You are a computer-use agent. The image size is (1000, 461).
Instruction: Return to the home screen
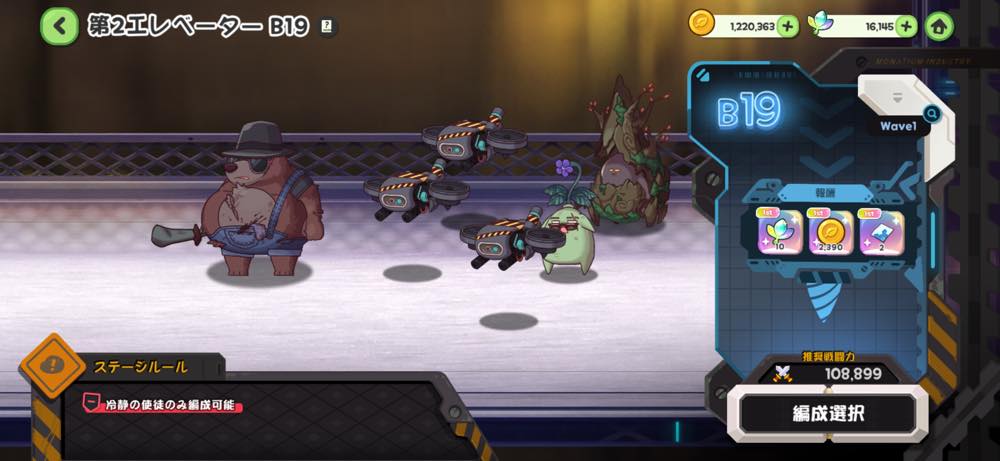coord(939,27)
